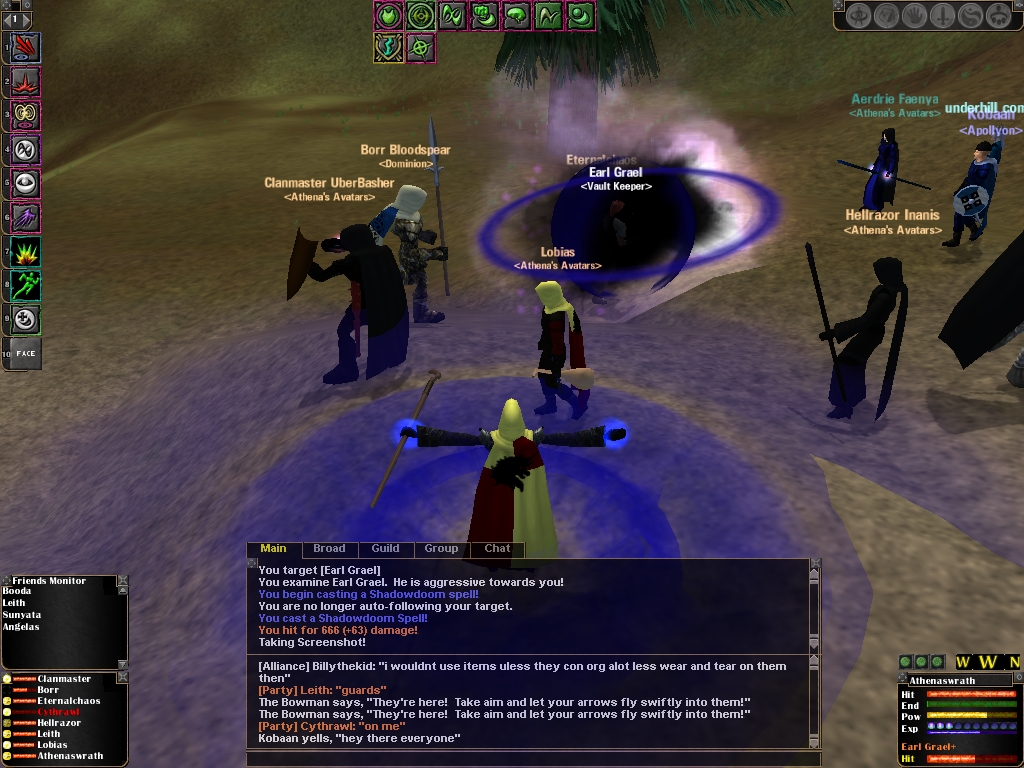Activate the red streaks ability in slot 1
Viewport: 1024px width, 768px height.
pos(26,47)
